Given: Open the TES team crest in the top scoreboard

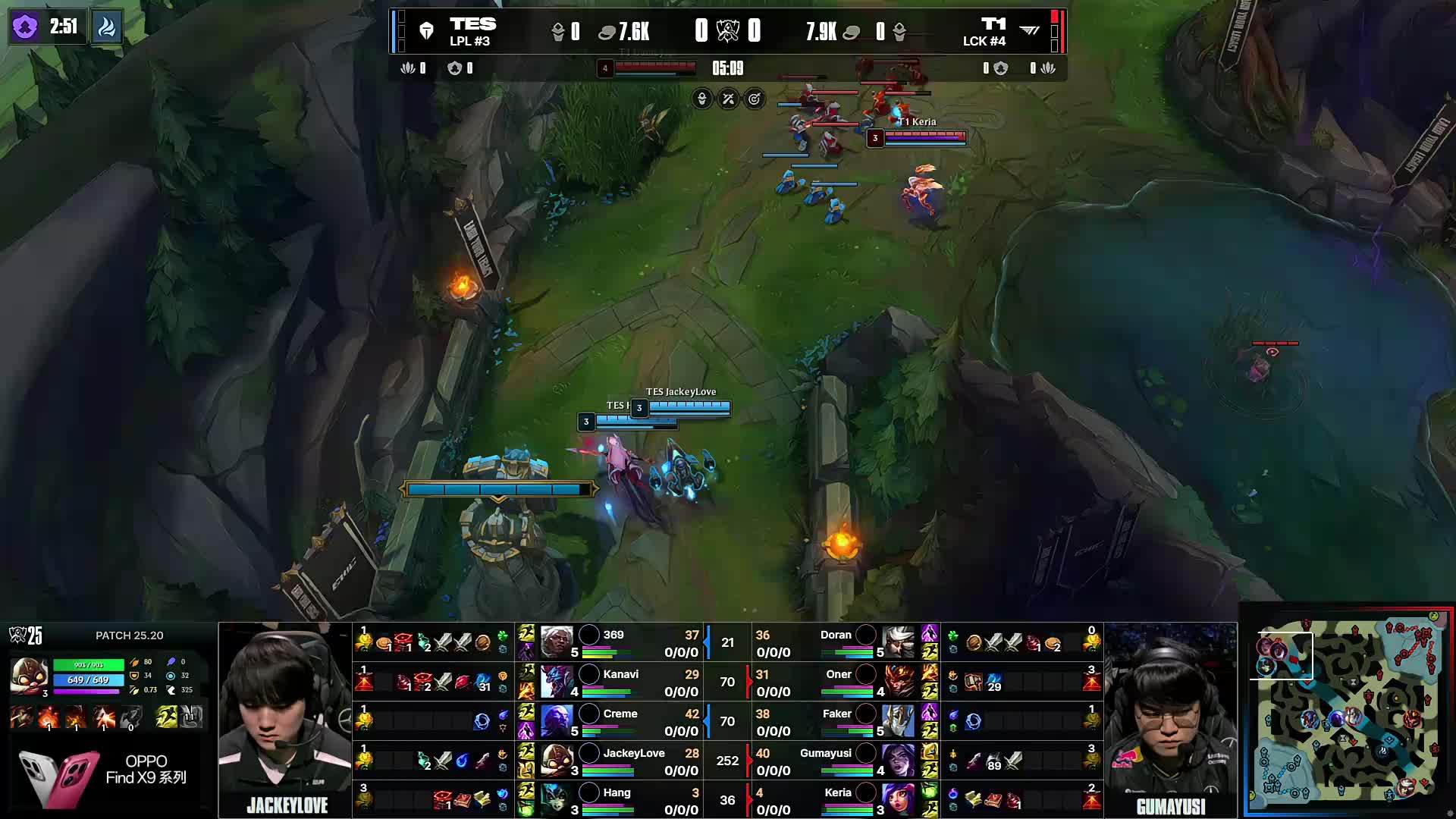Looking at the screenshot, I should tap(425, 30).
